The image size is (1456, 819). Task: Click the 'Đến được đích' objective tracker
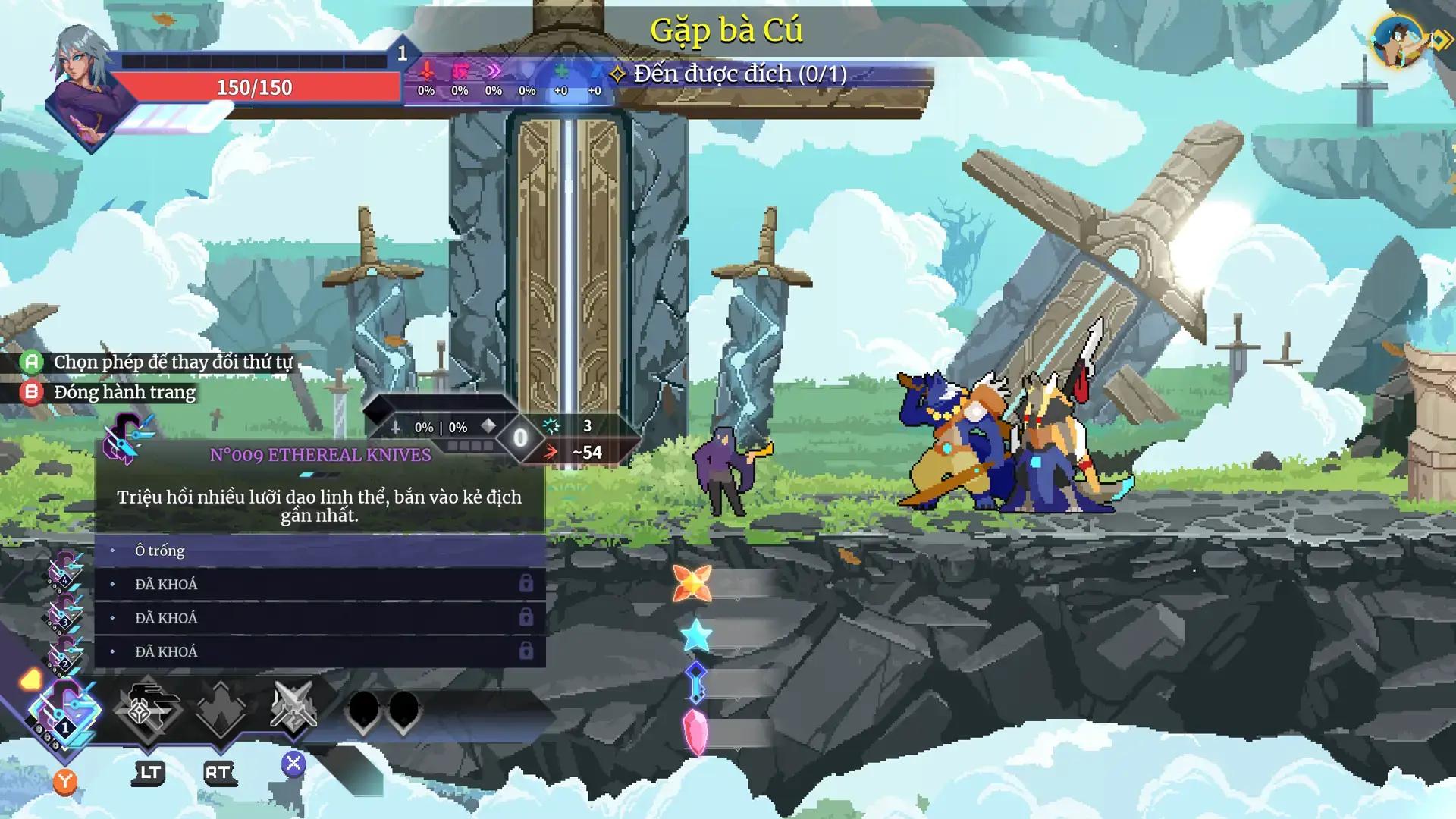(739, 74)
